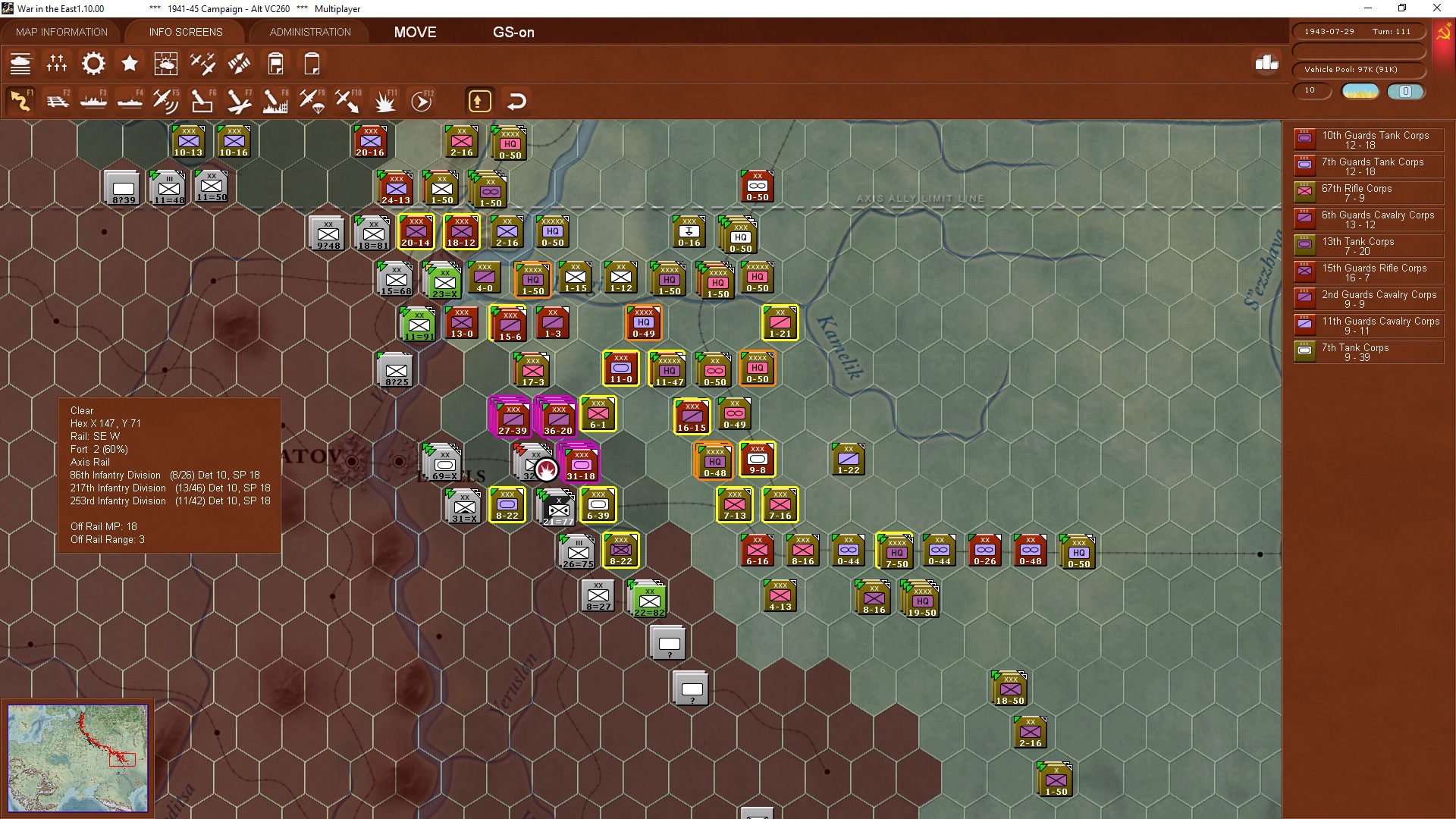This screenshot has height=819, width=1456.
Task: Choose the bombing mission tool (F11)
Action: [x=385, y=99]
